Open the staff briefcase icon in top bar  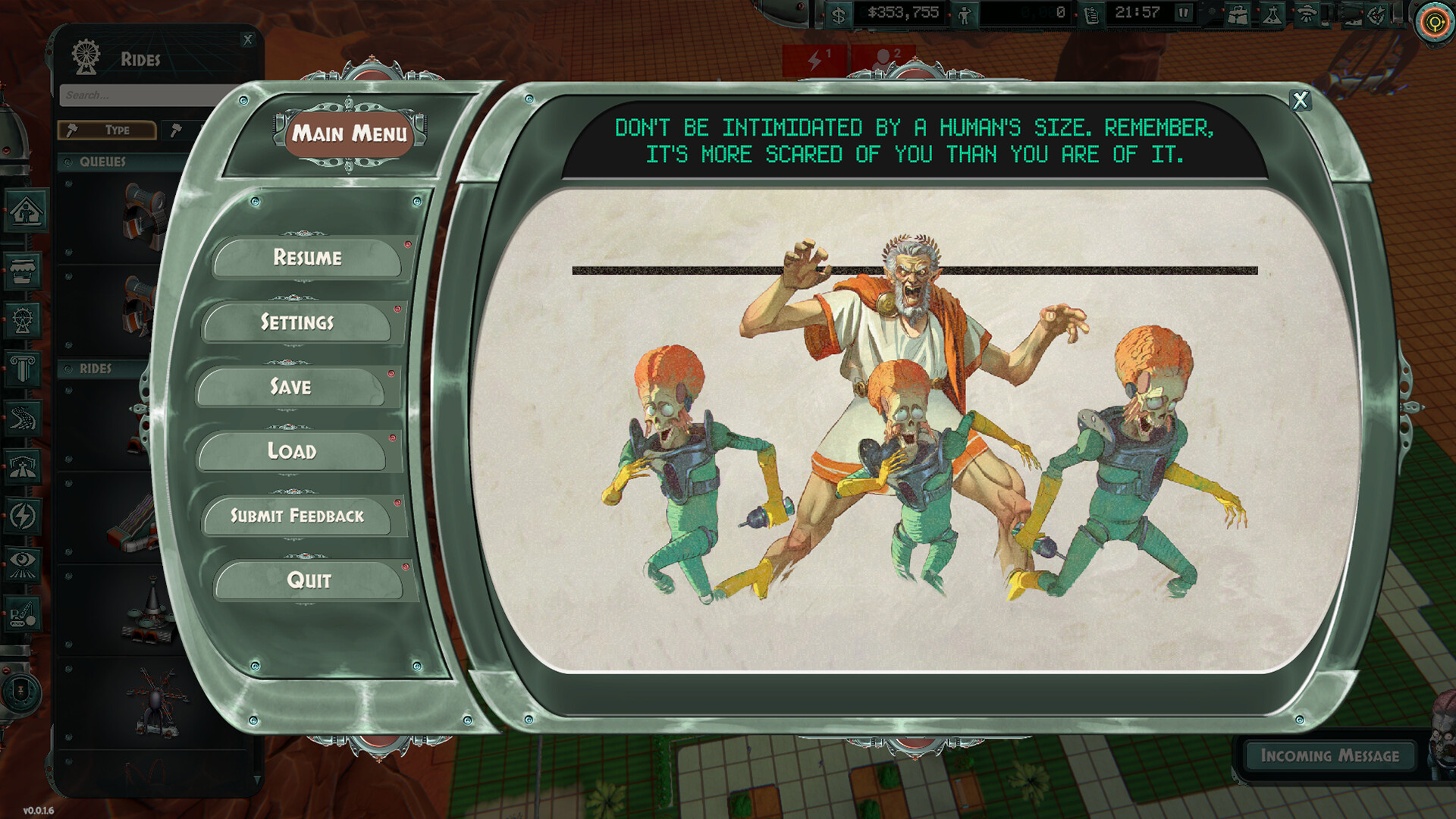coord(1238,14)
